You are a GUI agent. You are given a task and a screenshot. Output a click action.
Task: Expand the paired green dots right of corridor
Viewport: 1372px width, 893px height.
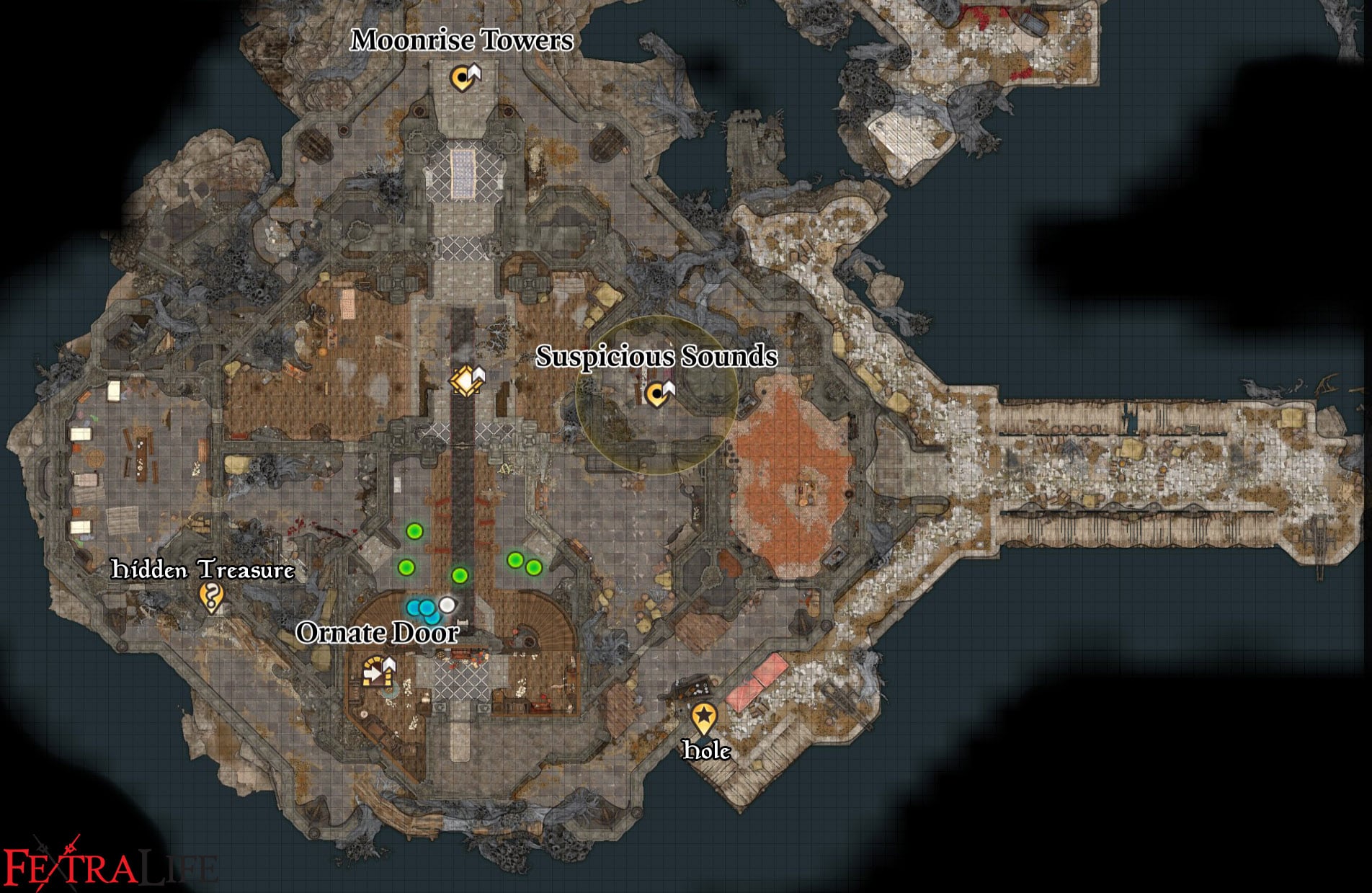click(x=524, y=564)
